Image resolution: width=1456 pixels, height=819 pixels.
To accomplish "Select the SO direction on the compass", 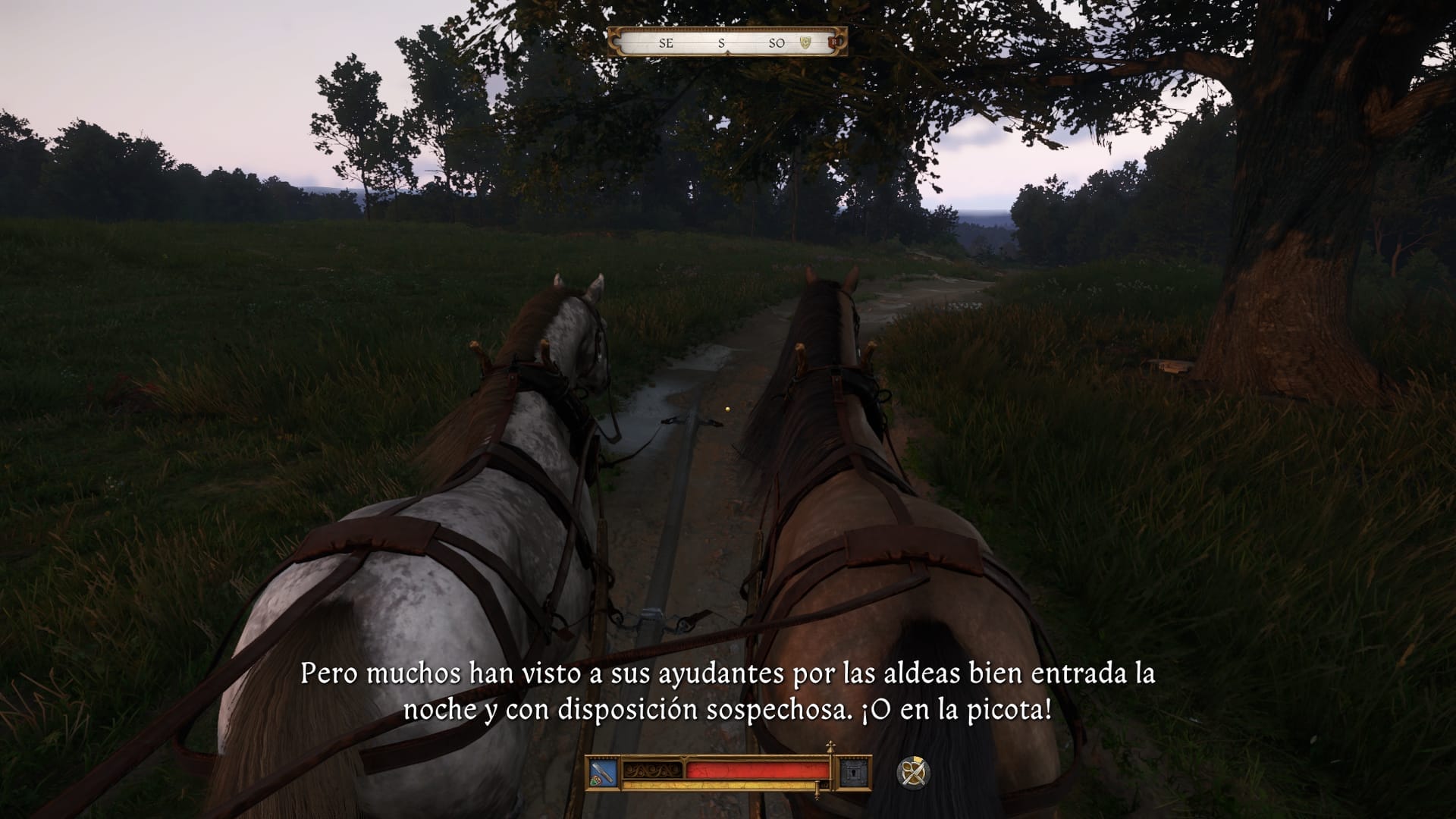I will (778, 43).
